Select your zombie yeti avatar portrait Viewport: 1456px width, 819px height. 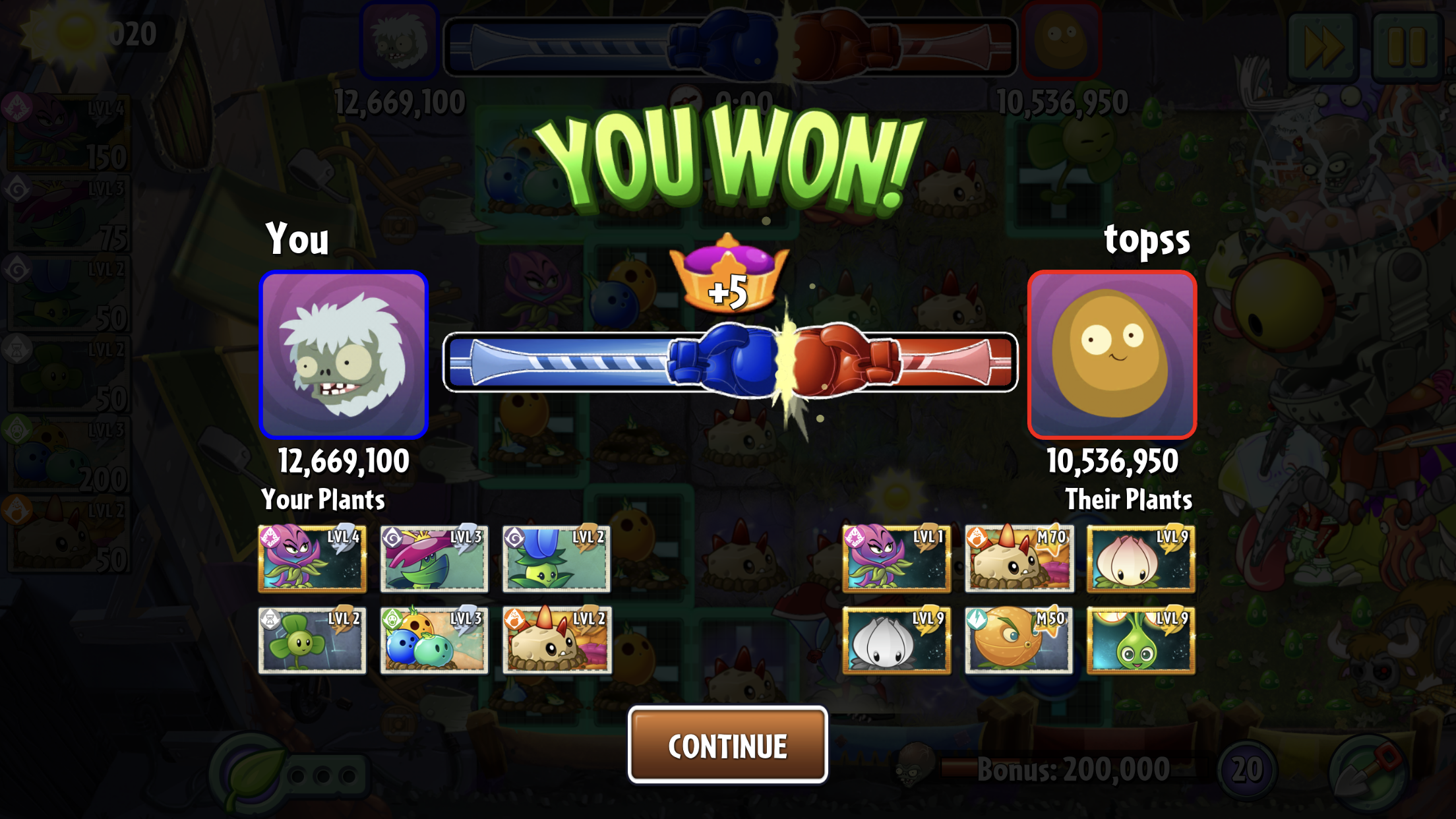point(344,355)
